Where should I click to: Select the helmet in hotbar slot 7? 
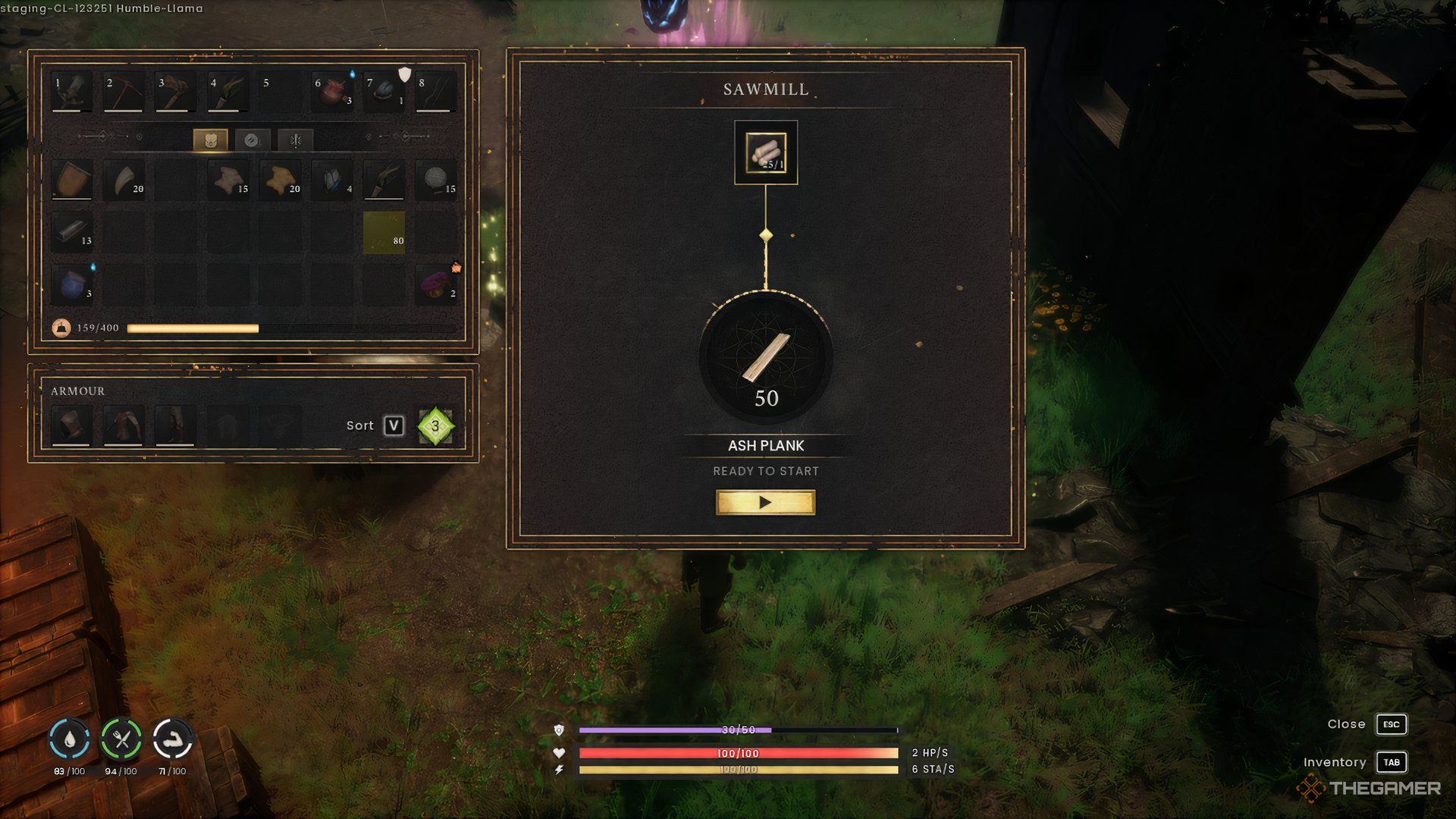384,93
